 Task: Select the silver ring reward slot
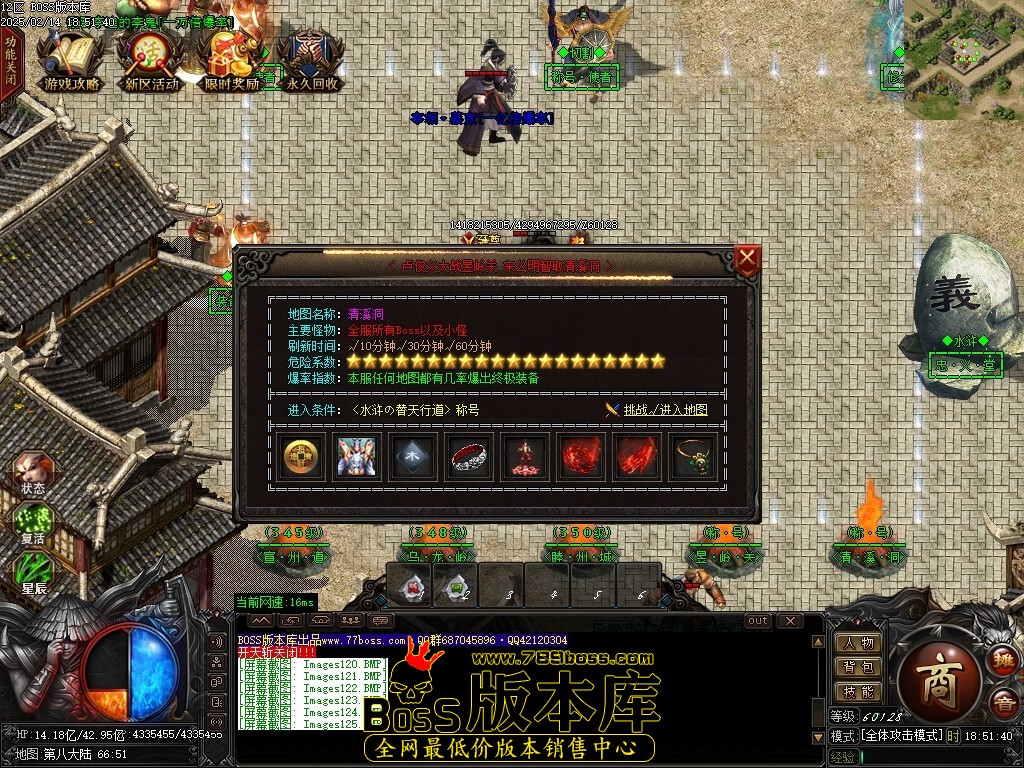click(469, 458)
